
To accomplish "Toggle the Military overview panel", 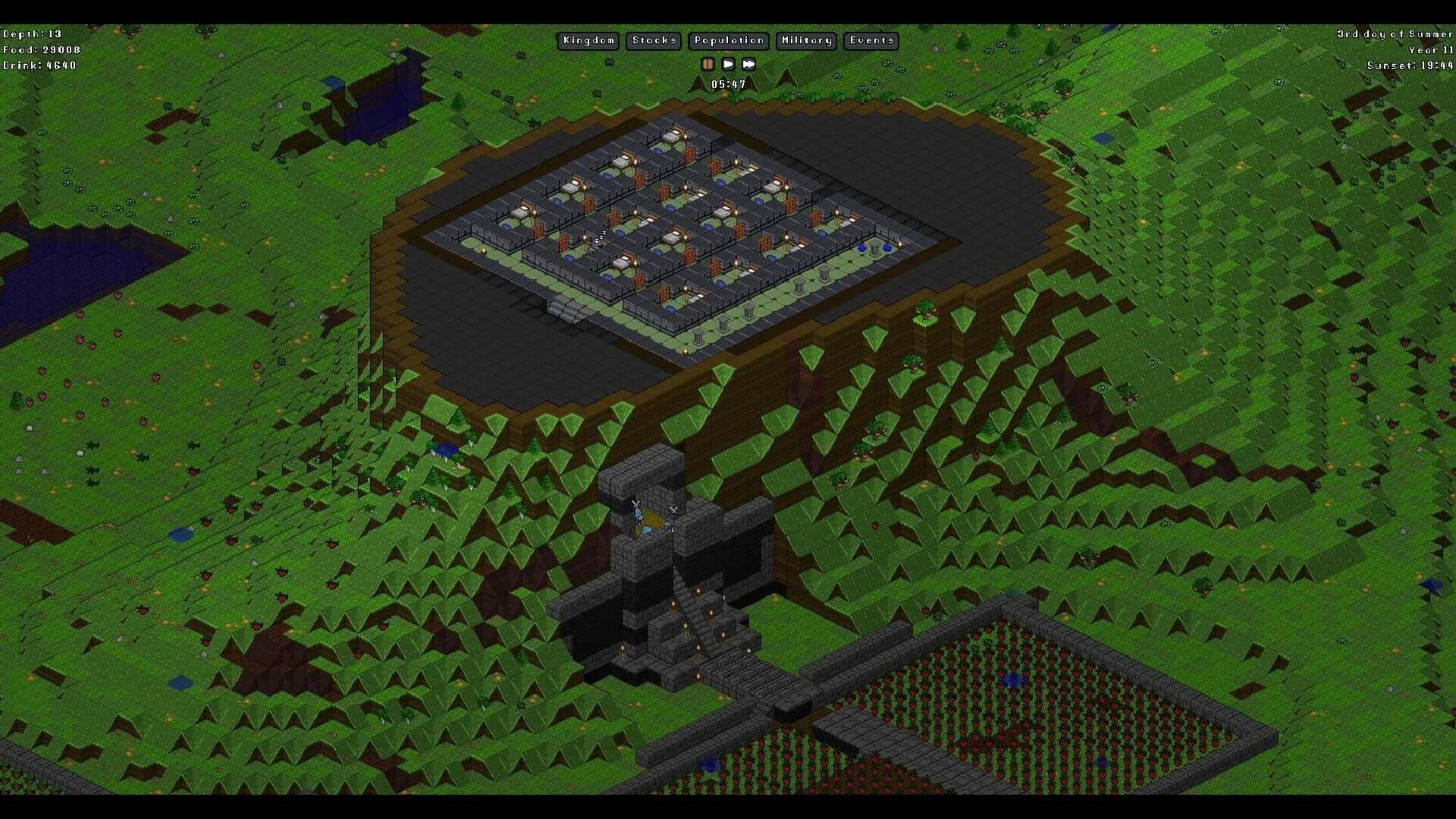I will tap(805, 41).
